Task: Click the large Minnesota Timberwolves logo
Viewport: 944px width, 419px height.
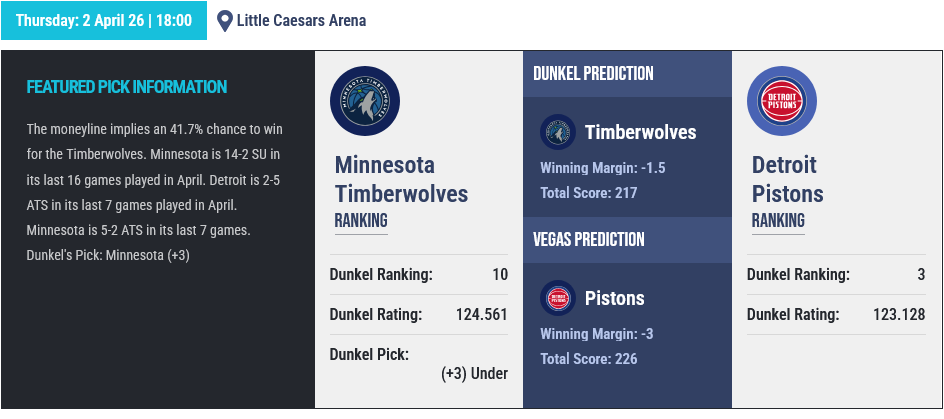Action: coord(365,102)
